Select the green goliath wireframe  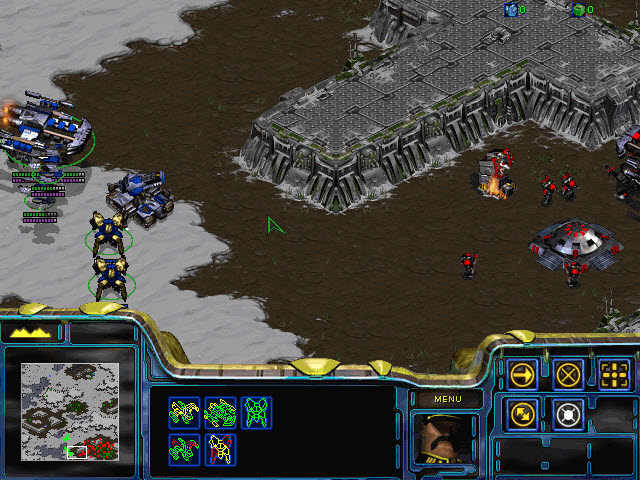[x=257, y=411]
